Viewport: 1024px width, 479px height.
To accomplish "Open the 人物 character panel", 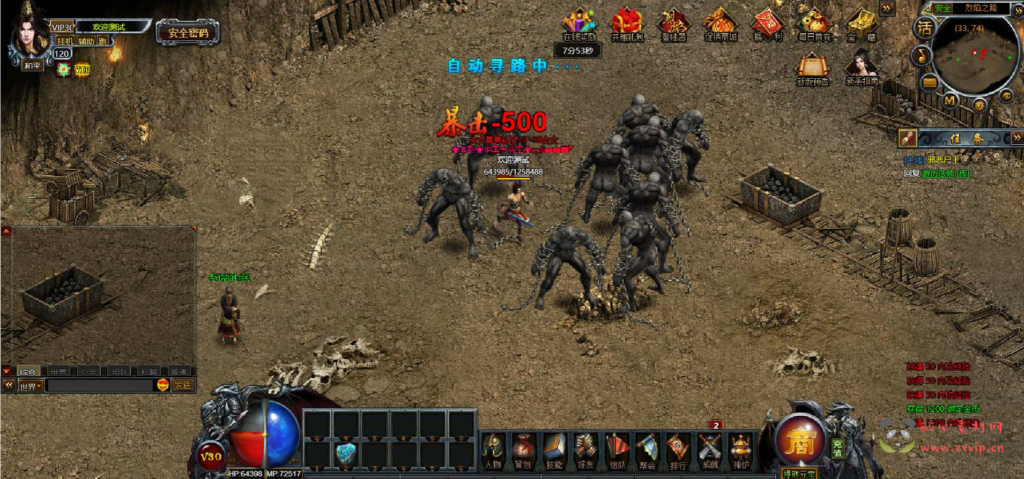I will (492, 448).
